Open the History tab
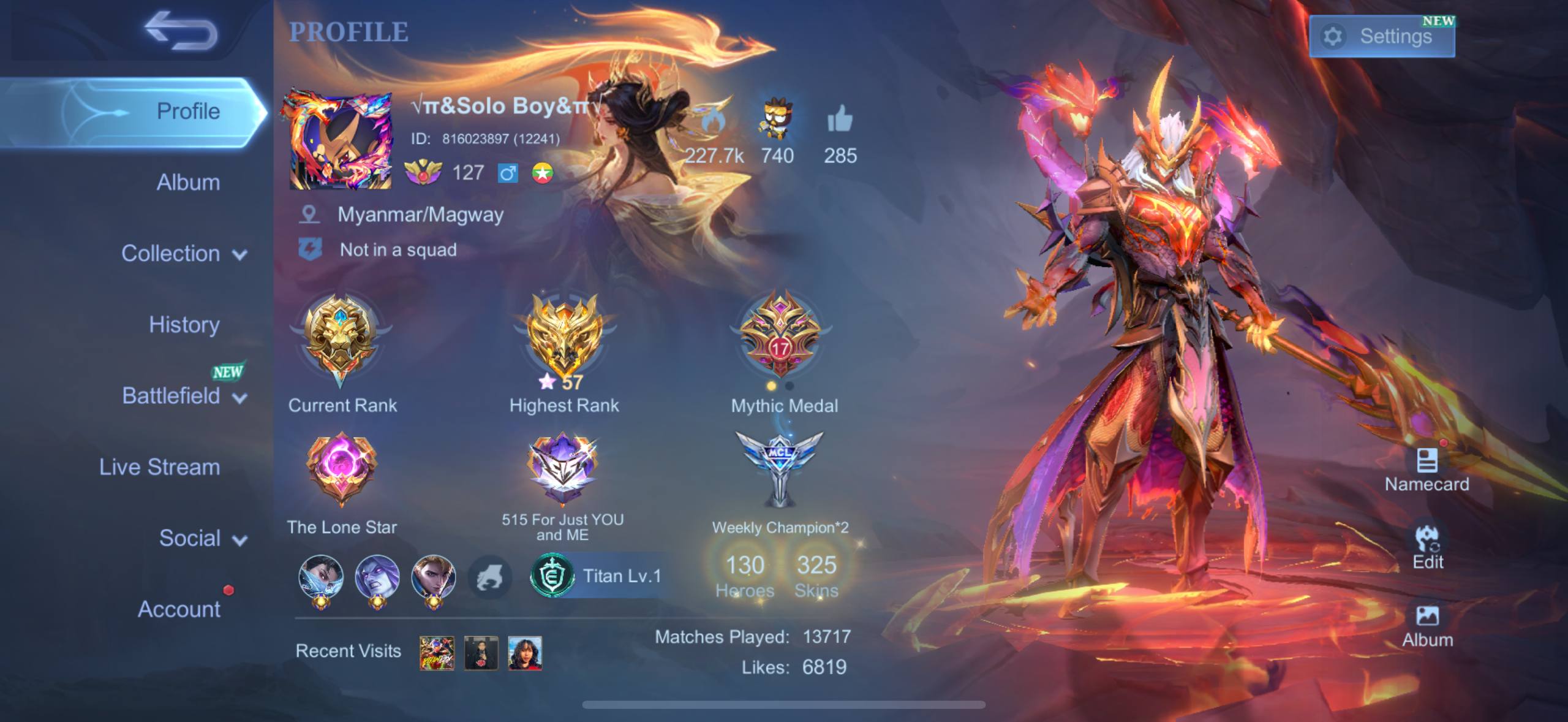 [x=184, y=325]
